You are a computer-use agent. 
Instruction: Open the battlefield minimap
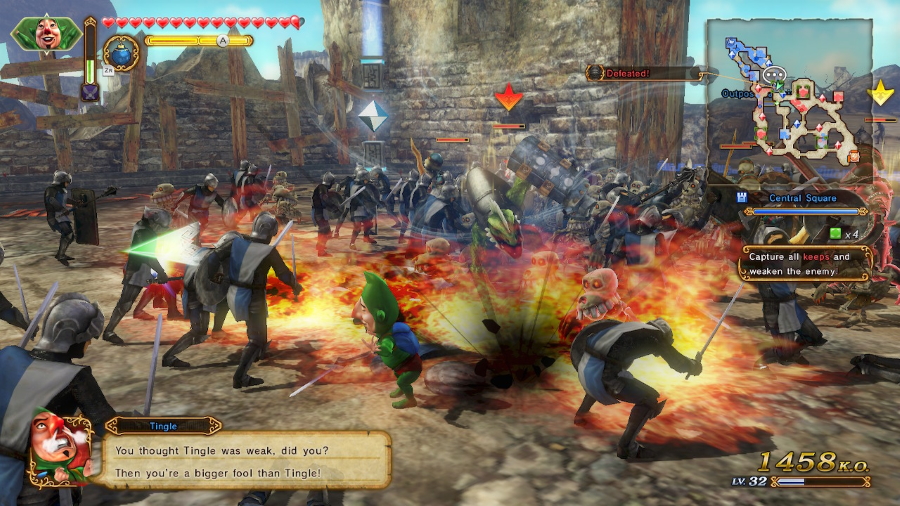coord(789,98)
